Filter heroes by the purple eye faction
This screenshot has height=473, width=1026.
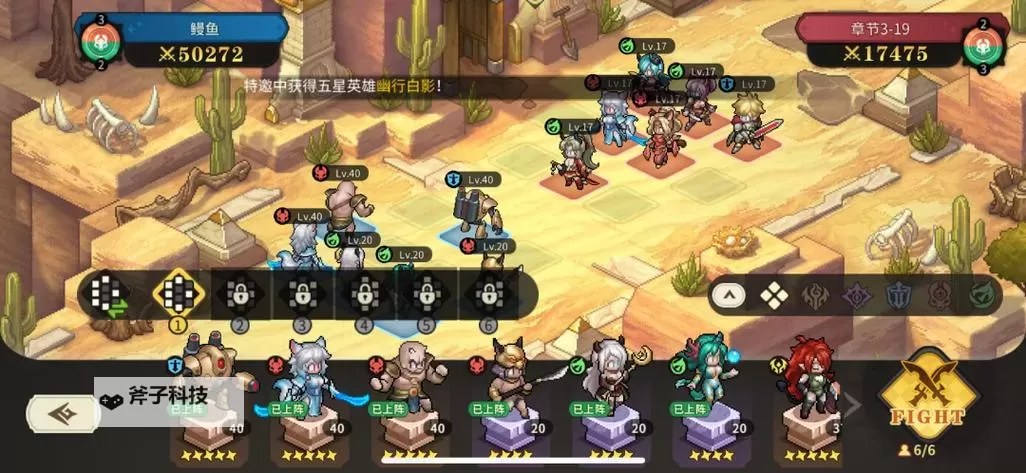pyautogui.click(x=856, y=295)
